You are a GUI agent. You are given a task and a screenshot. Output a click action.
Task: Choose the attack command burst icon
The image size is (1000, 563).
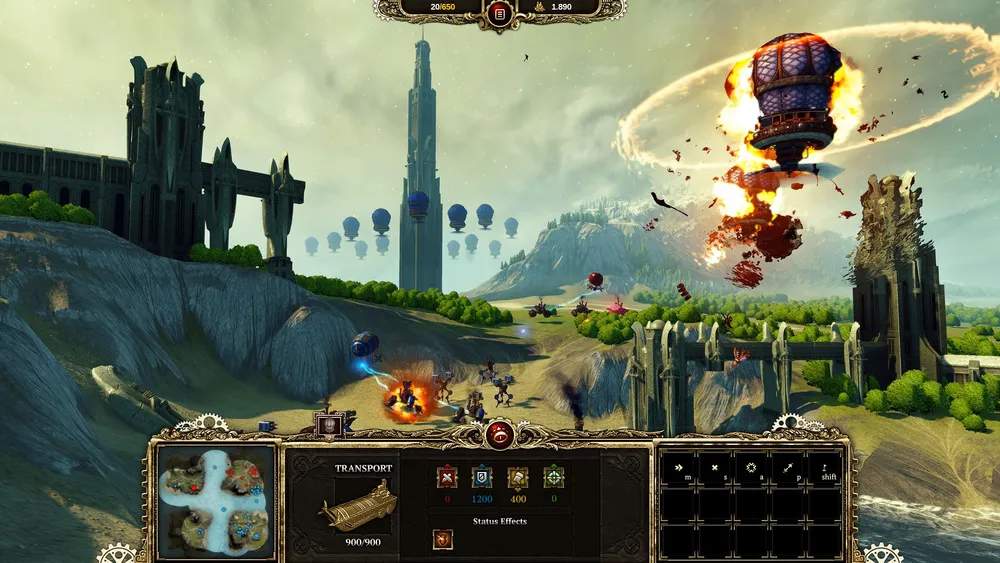pyautogui.click(x=752, y=468)
